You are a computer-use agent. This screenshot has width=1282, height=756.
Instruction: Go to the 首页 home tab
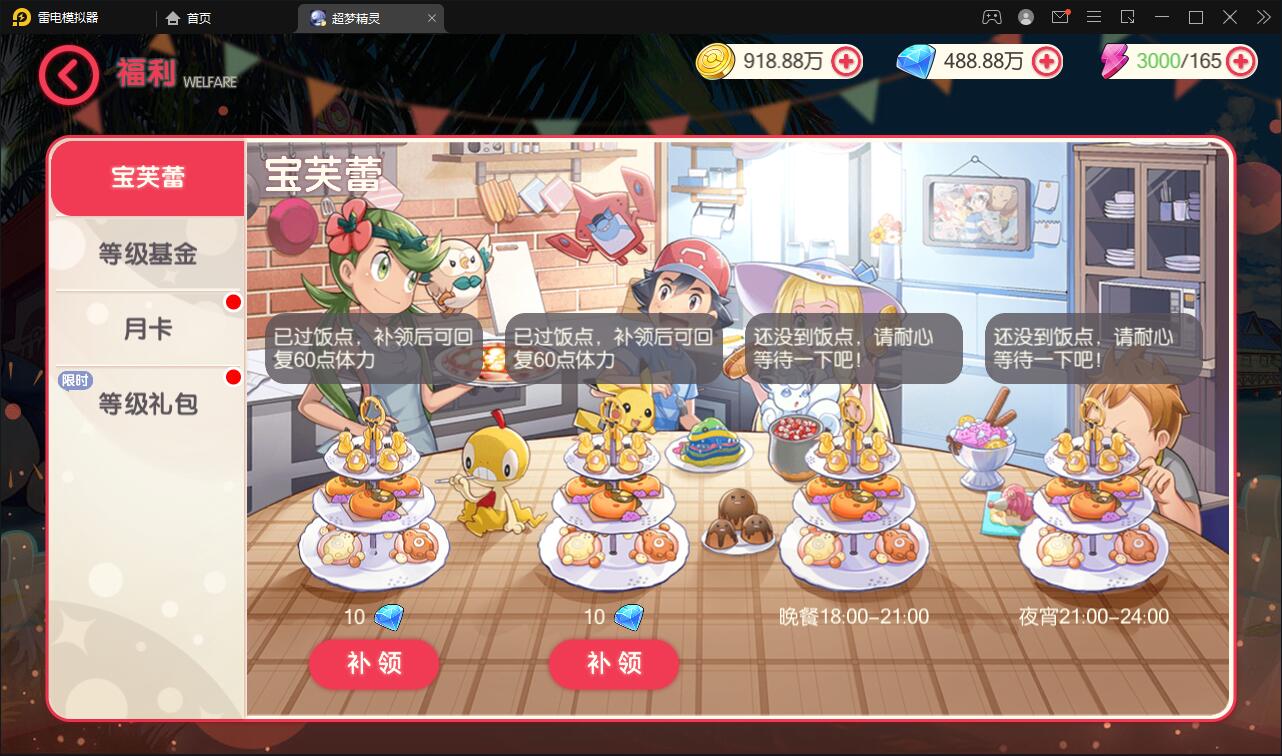coord(188,17)
